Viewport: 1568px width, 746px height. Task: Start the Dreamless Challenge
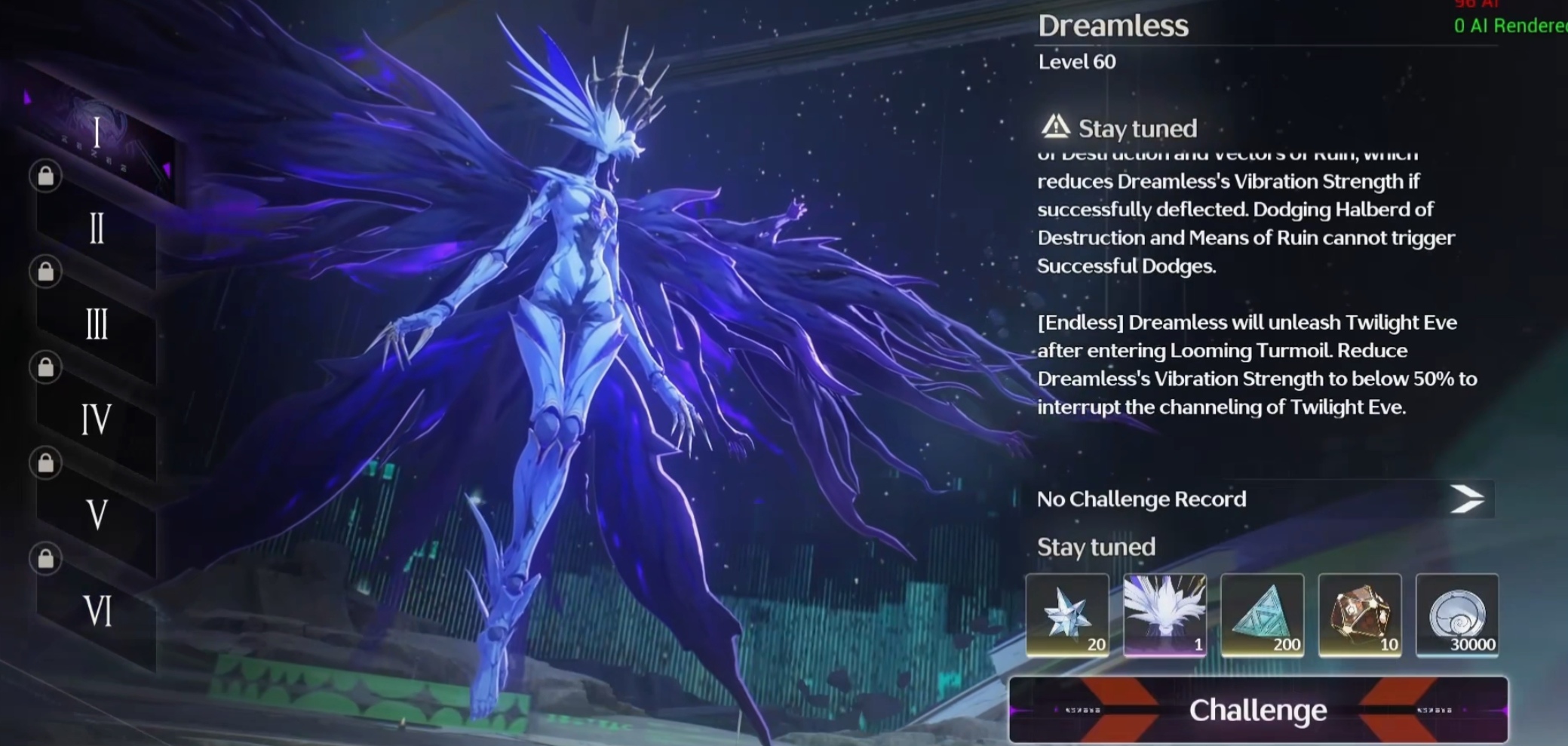point(1258,710)
